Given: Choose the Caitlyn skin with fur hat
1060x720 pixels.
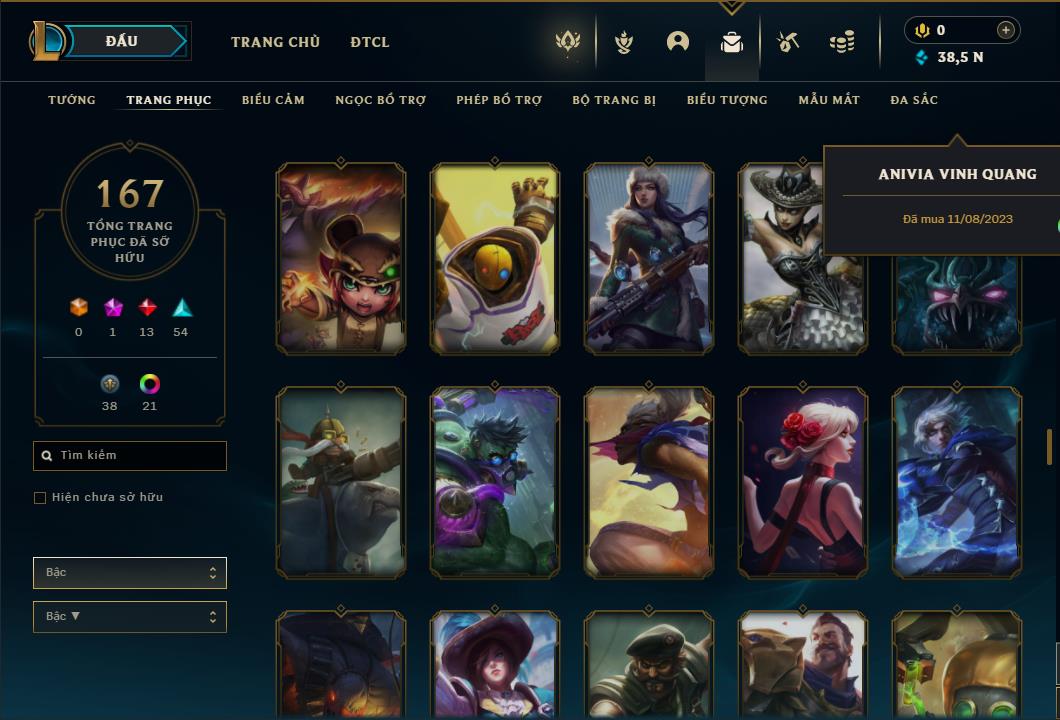Looking at the screenshot, I should point(649,259).
